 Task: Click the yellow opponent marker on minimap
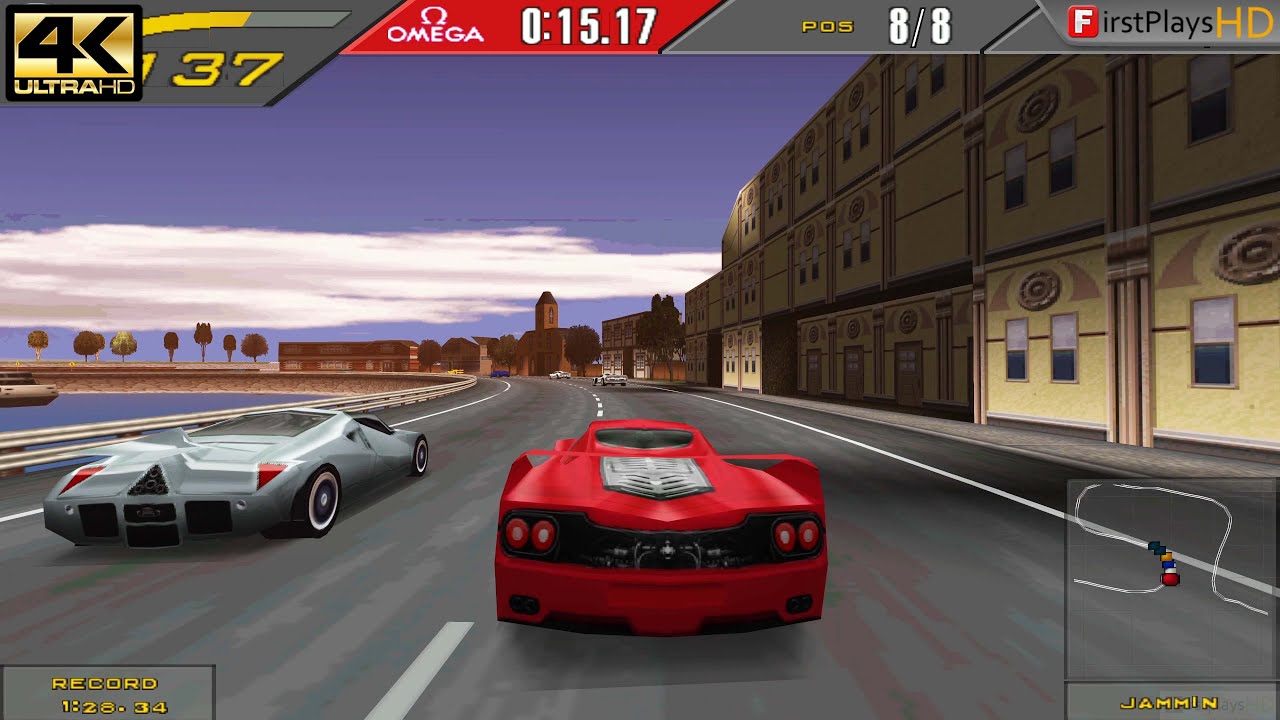click(x=1167, y=558)
